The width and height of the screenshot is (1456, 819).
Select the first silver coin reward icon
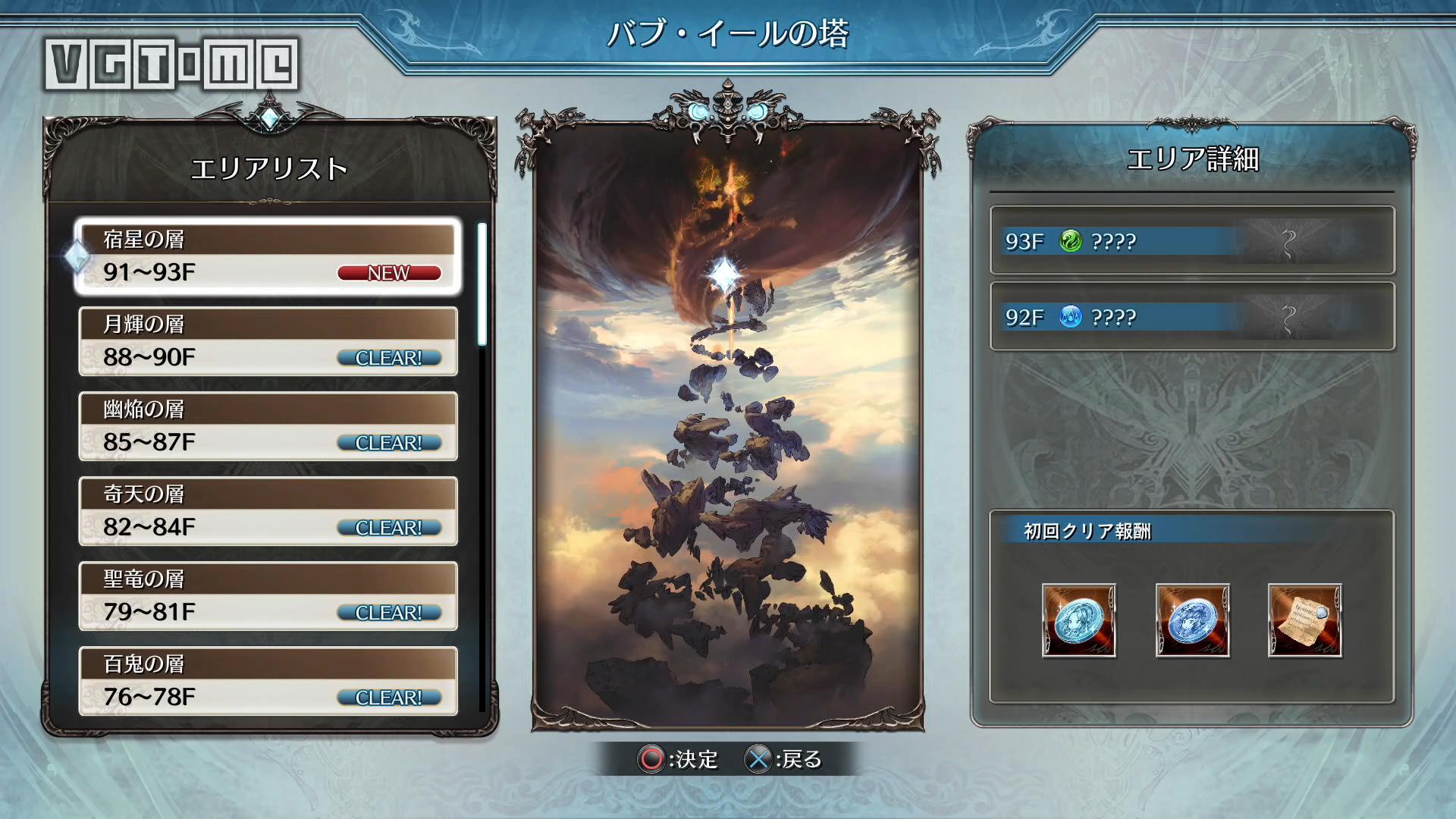1078,620
